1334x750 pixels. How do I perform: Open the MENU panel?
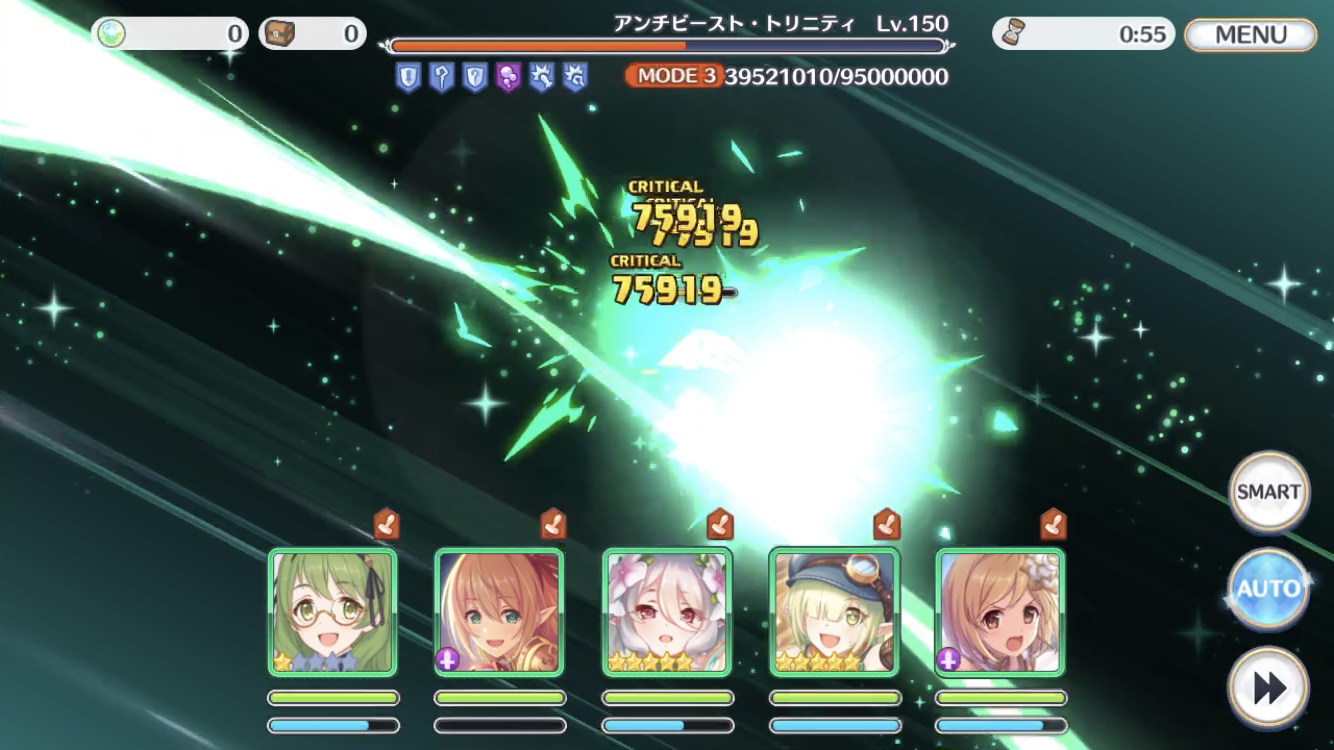coord(1249,33)
